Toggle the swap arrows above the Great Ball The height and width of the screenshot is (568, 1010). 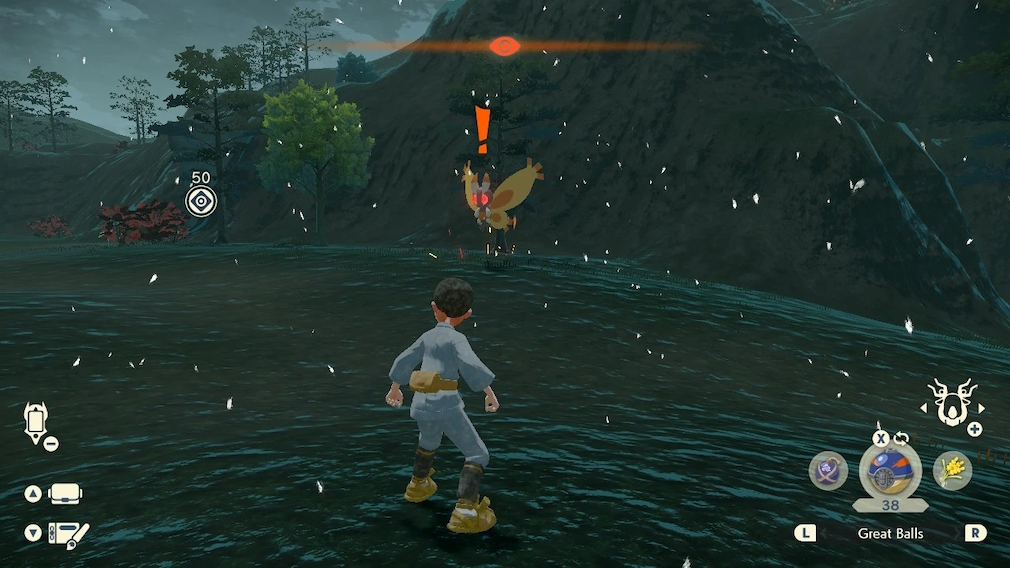pos(900,438)
